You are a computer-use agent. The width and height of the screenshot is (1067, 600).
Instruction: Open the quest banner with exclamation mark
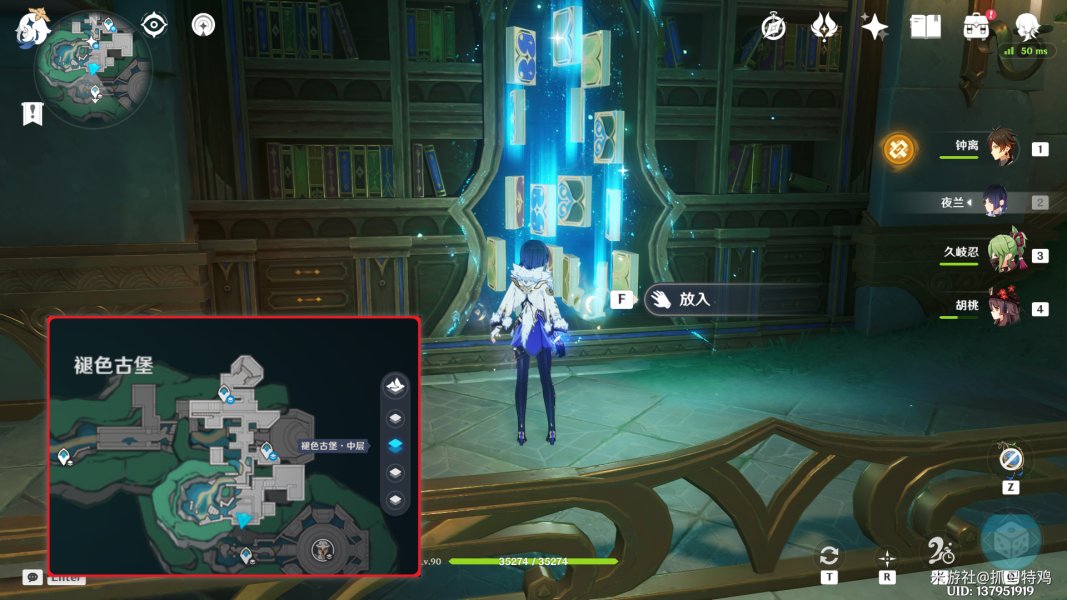pos(32,113)
